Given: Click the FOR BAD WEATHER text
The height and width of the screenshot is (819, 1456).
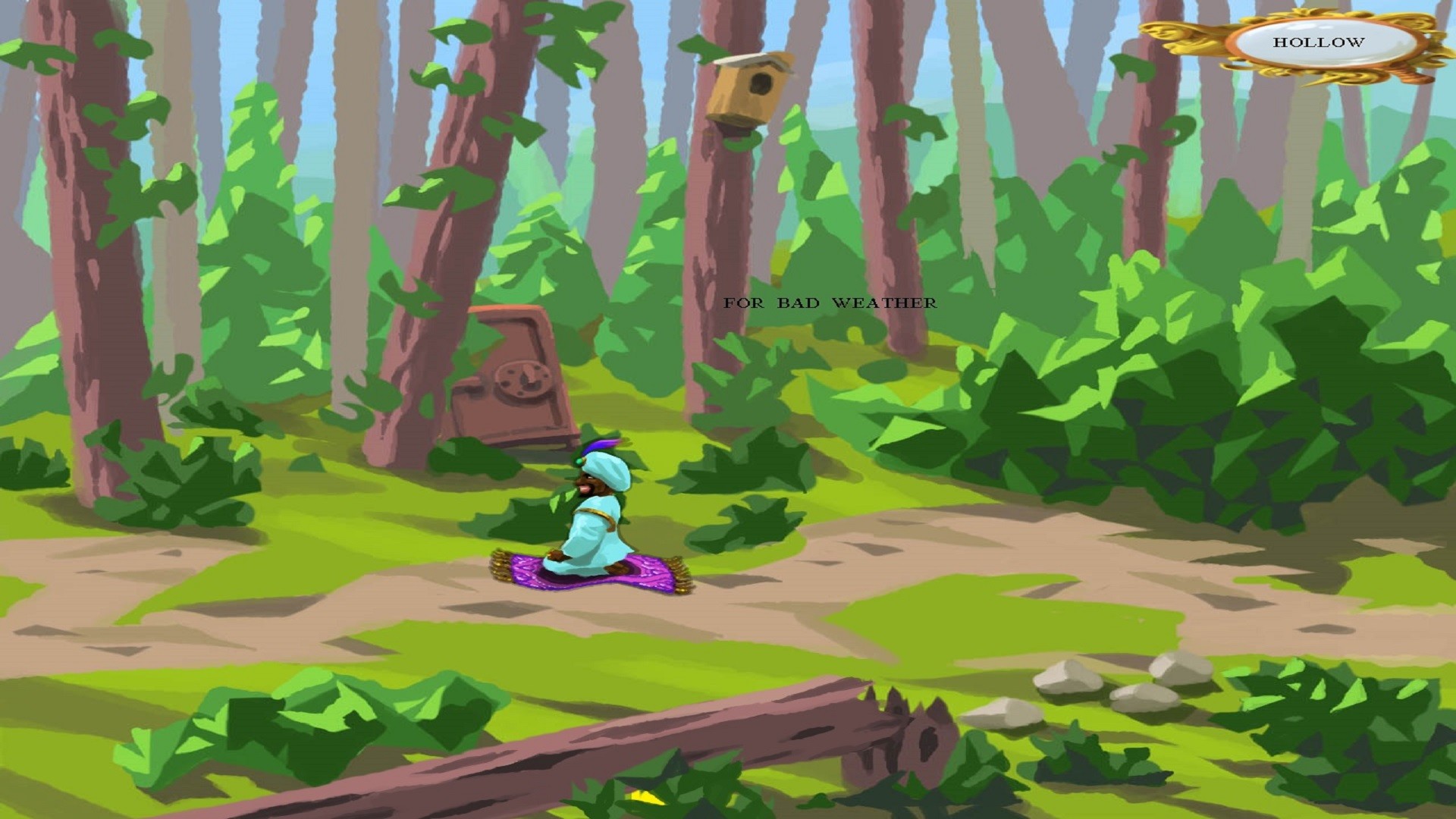Looking at the screenshot, I should pos(829,302).
